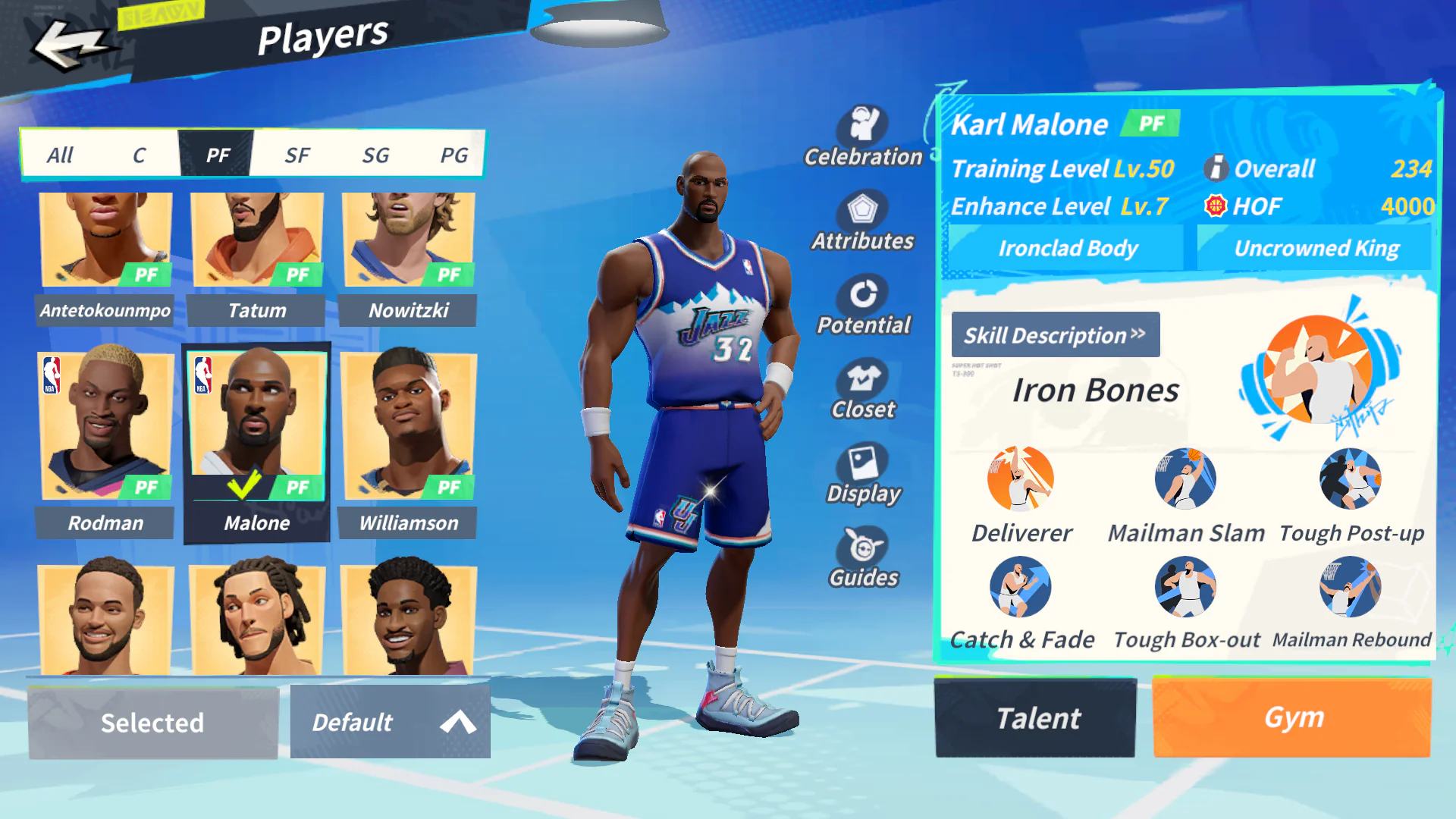Screen dimensions: 1456x819
Task: Open the Gym for Karl Malone
Action: coord(1291,717)
